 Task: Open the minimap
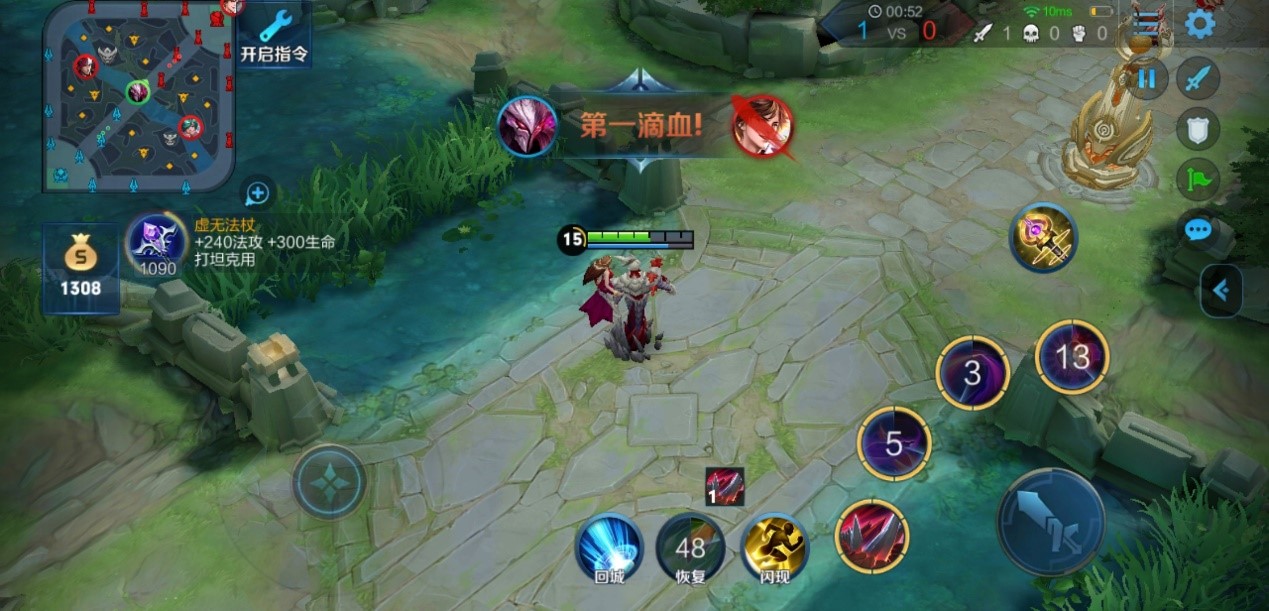tap(138, 95)
